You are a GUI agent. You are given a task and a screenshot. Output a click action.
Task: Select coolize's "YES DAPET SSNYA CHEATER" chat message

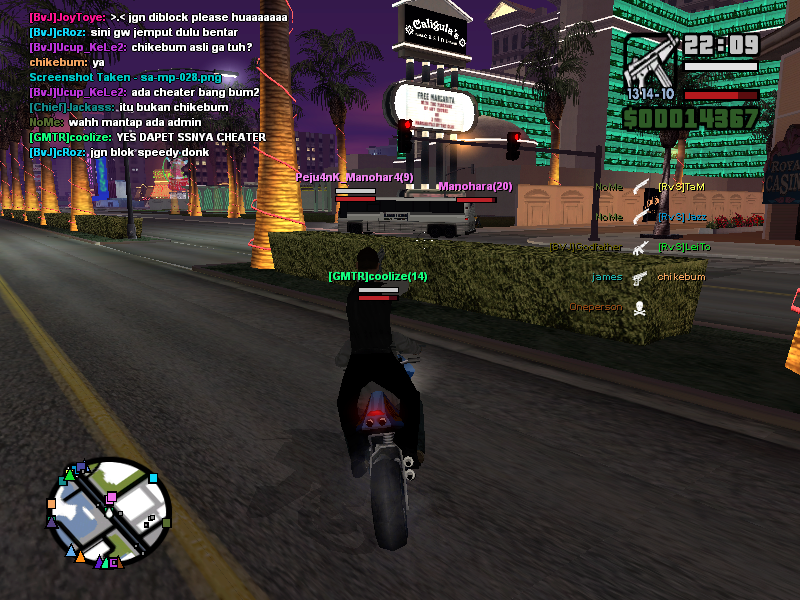pos(147,137)
